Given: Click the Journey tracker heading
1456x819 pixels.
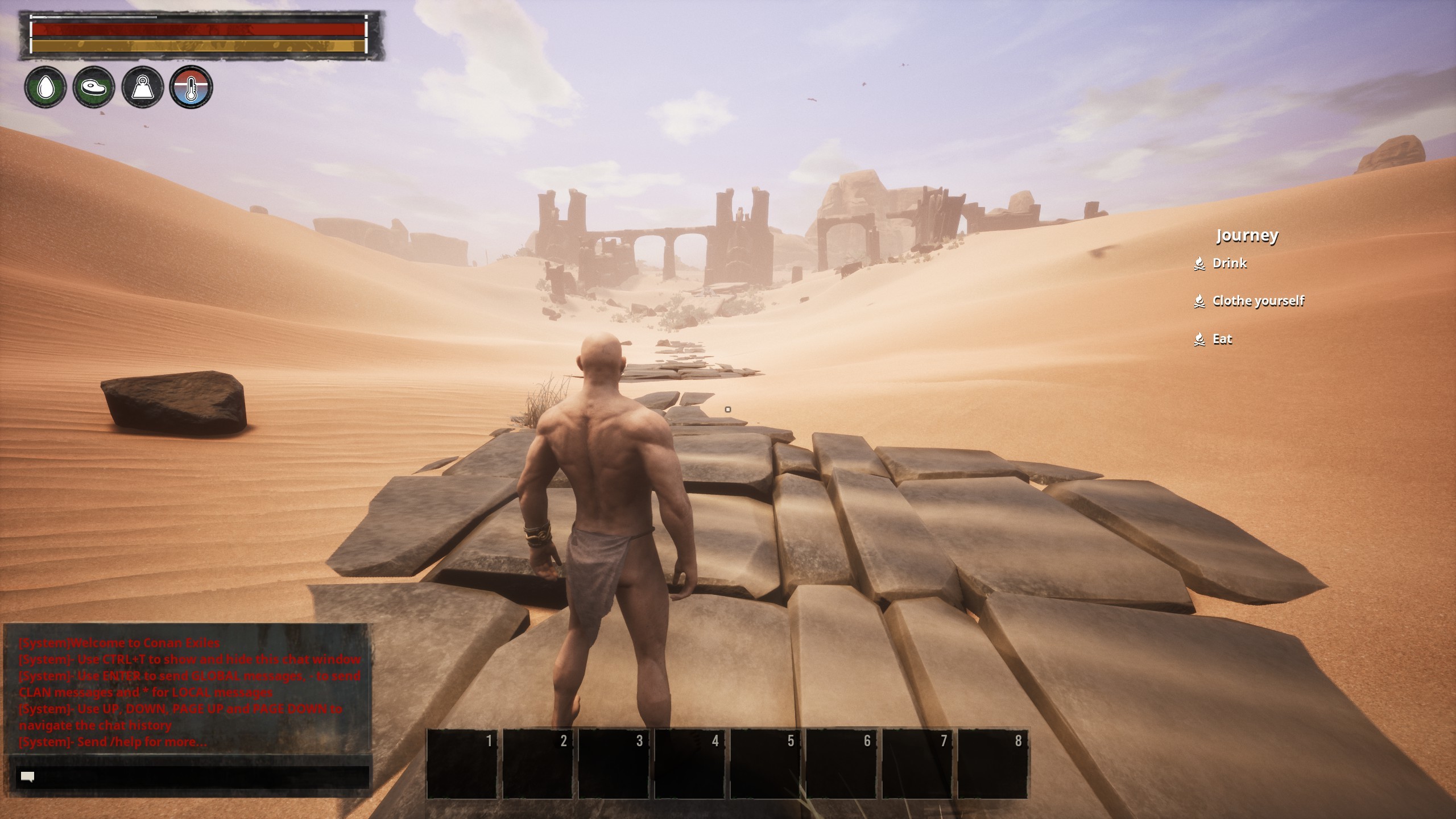Looking at the screenshot, I should 1247,235.
